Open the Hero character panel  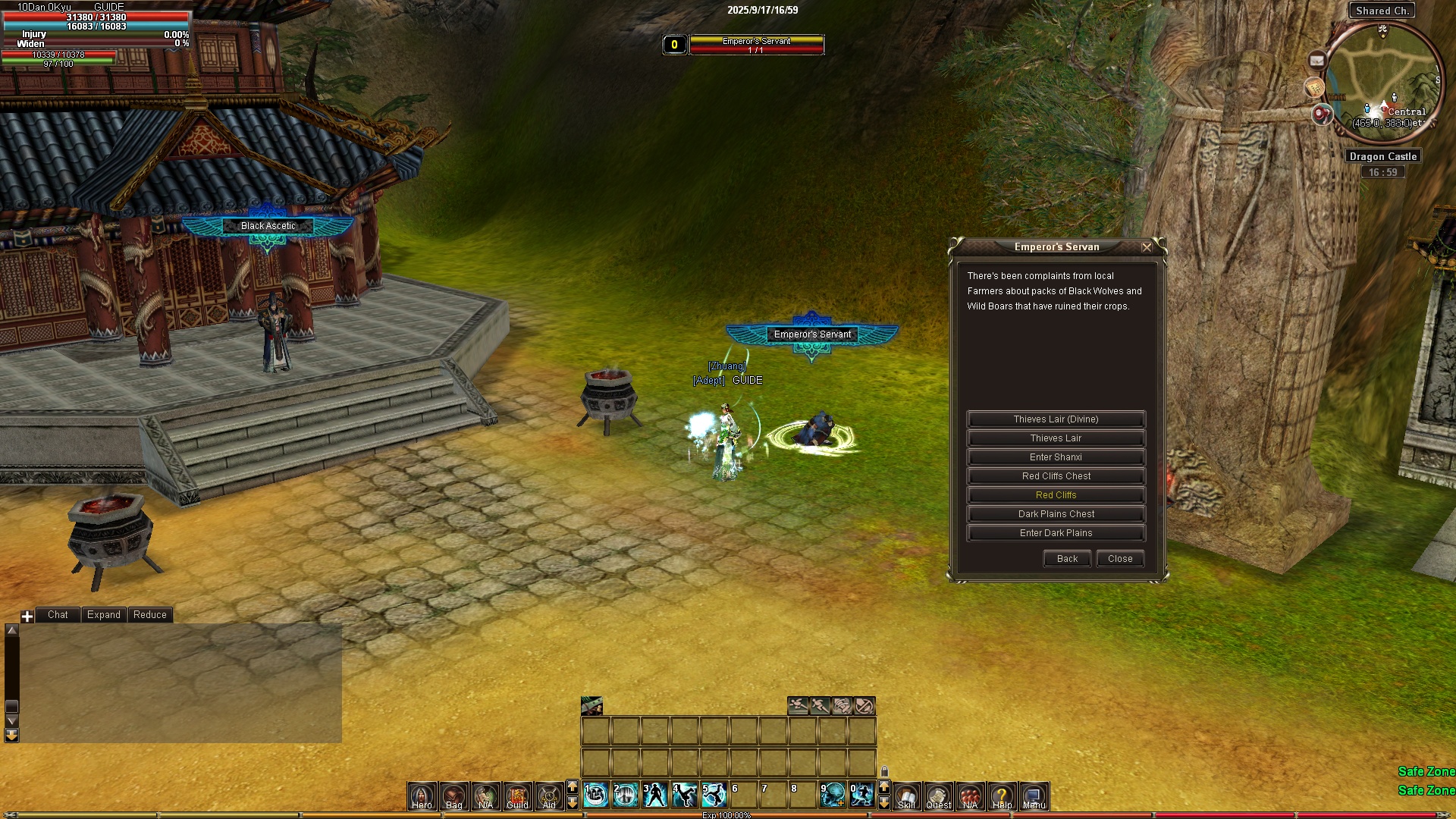pyautogui.click(x=422, y=796)
